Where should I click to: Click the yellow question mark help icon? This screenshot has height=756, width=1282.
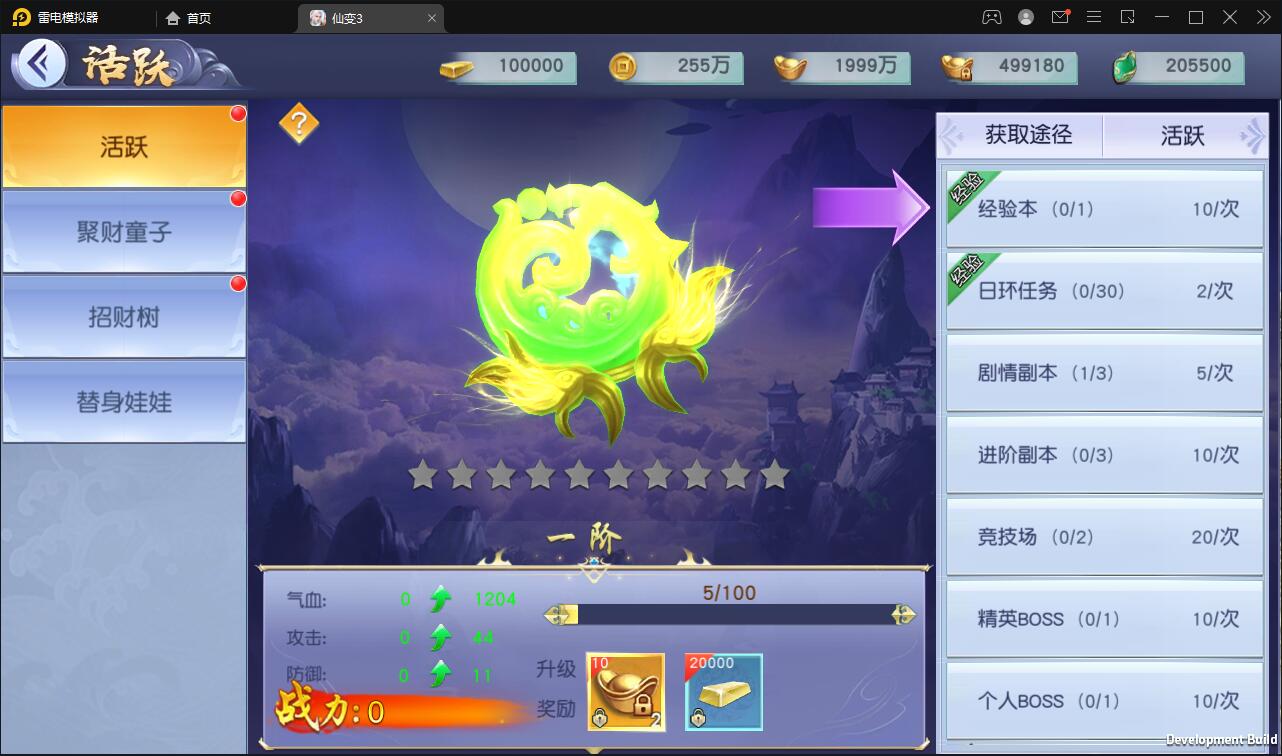300,124
